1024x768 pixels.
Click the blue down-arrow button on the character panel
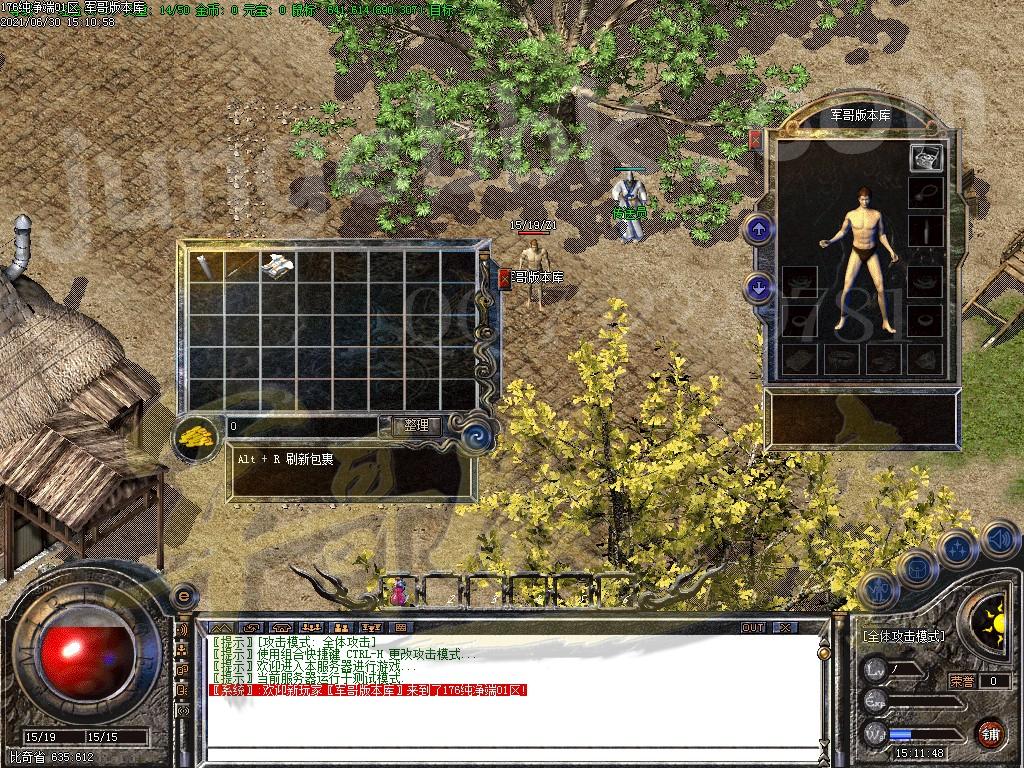pos(759,289)
